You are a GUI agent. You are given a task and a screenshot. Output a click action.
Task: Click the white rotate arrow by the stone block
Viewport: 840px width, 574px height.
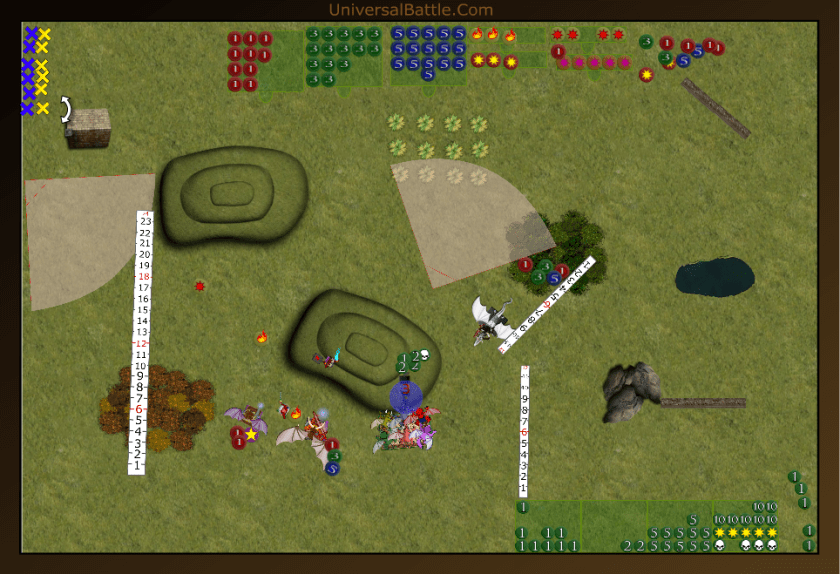coord(65,108)
